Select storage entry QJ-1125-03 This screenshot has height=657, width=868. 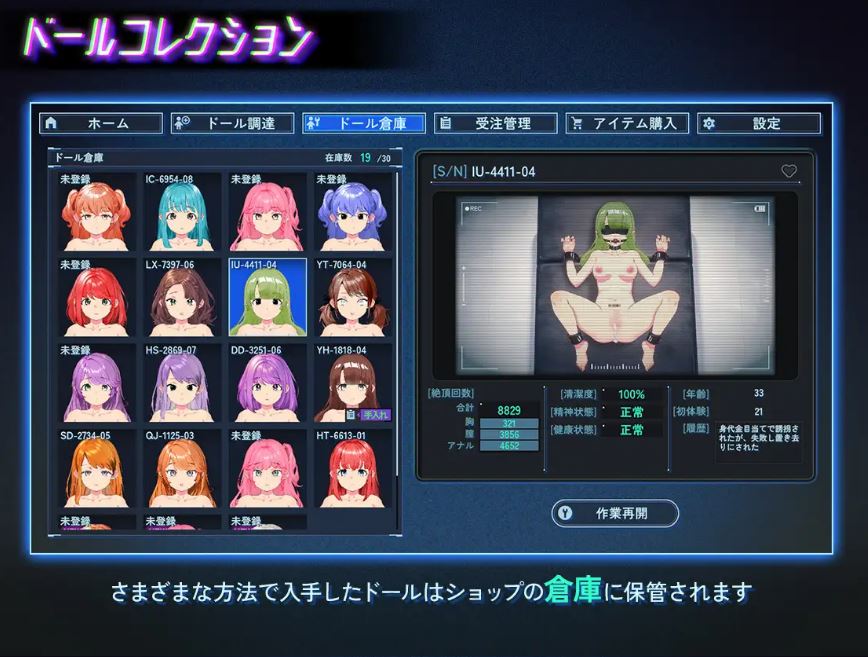[x=182, y=468]
